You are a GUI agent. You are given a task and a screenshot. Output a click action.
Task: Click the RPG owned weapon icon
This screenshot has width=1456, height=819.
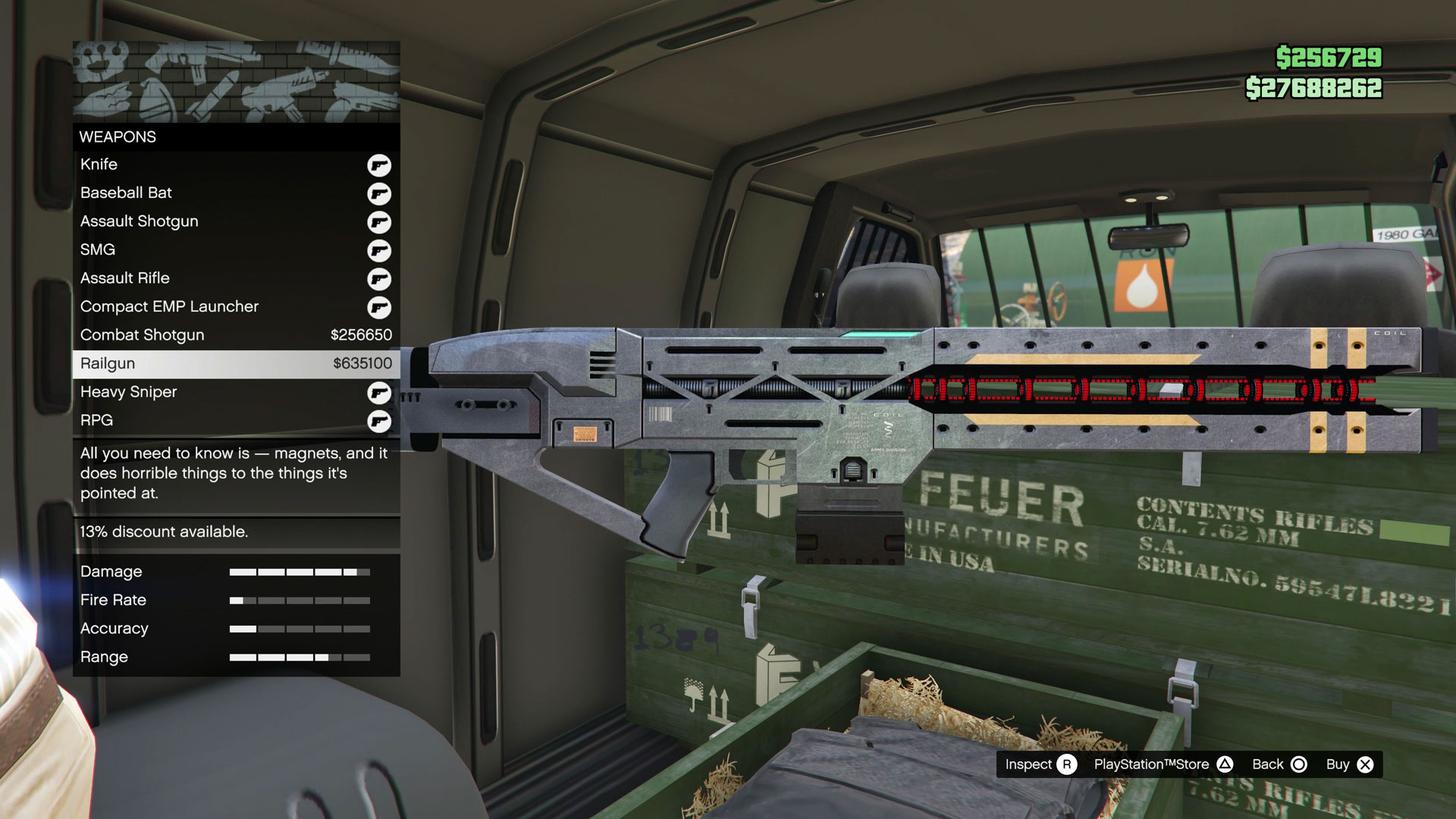coord(379,420)
